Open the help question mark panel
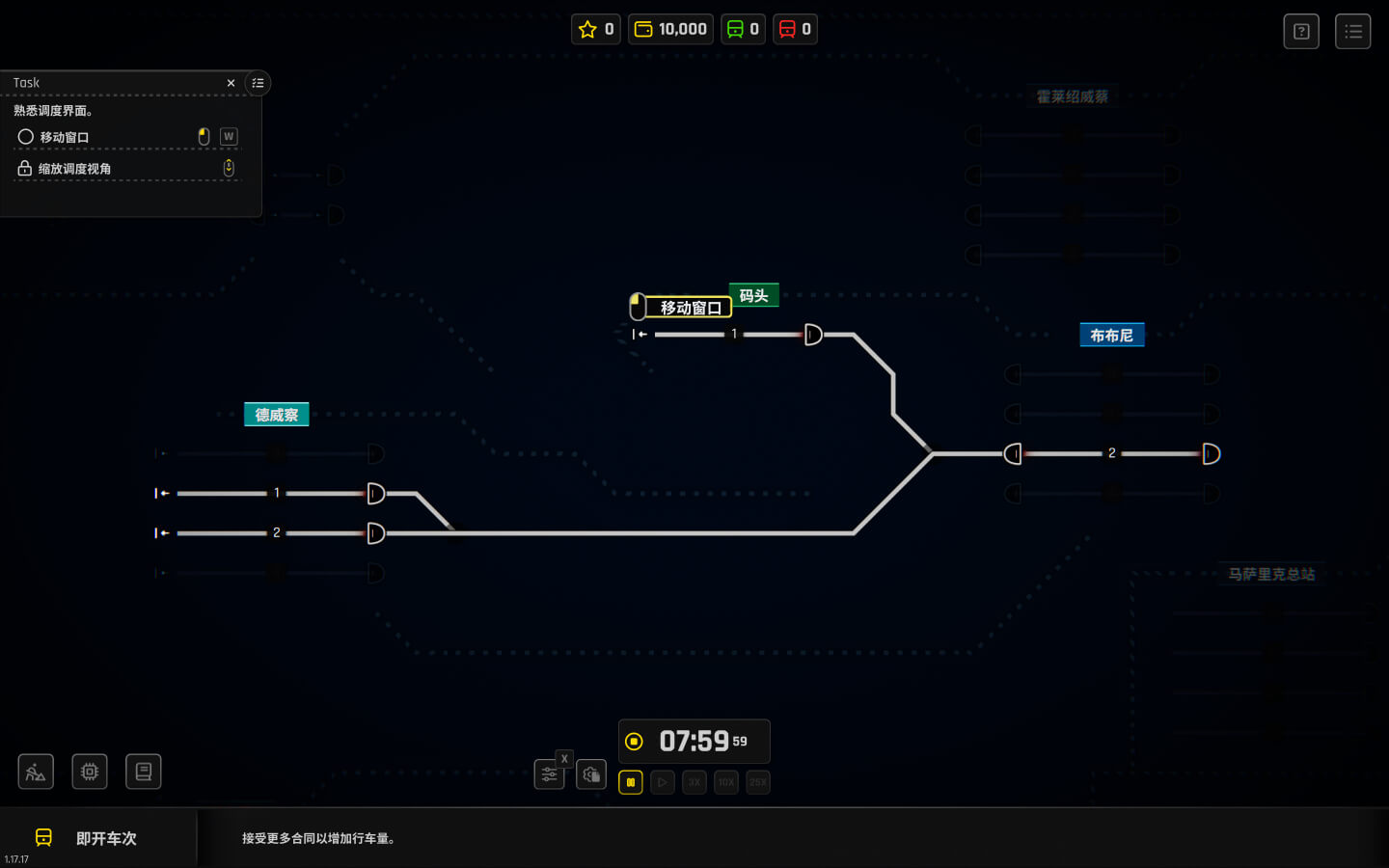 click(1301, 31)
